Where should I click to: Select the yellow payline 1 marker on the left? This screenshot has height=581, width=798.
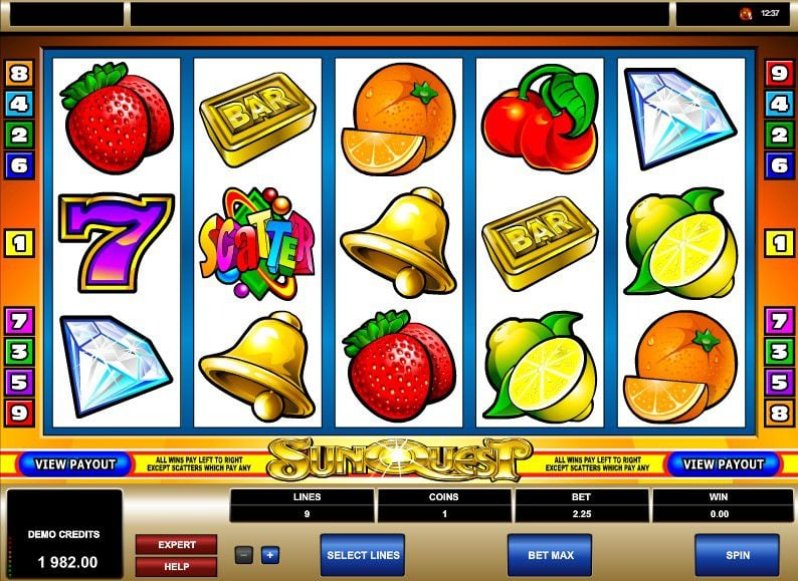click(x=19, y=243)
